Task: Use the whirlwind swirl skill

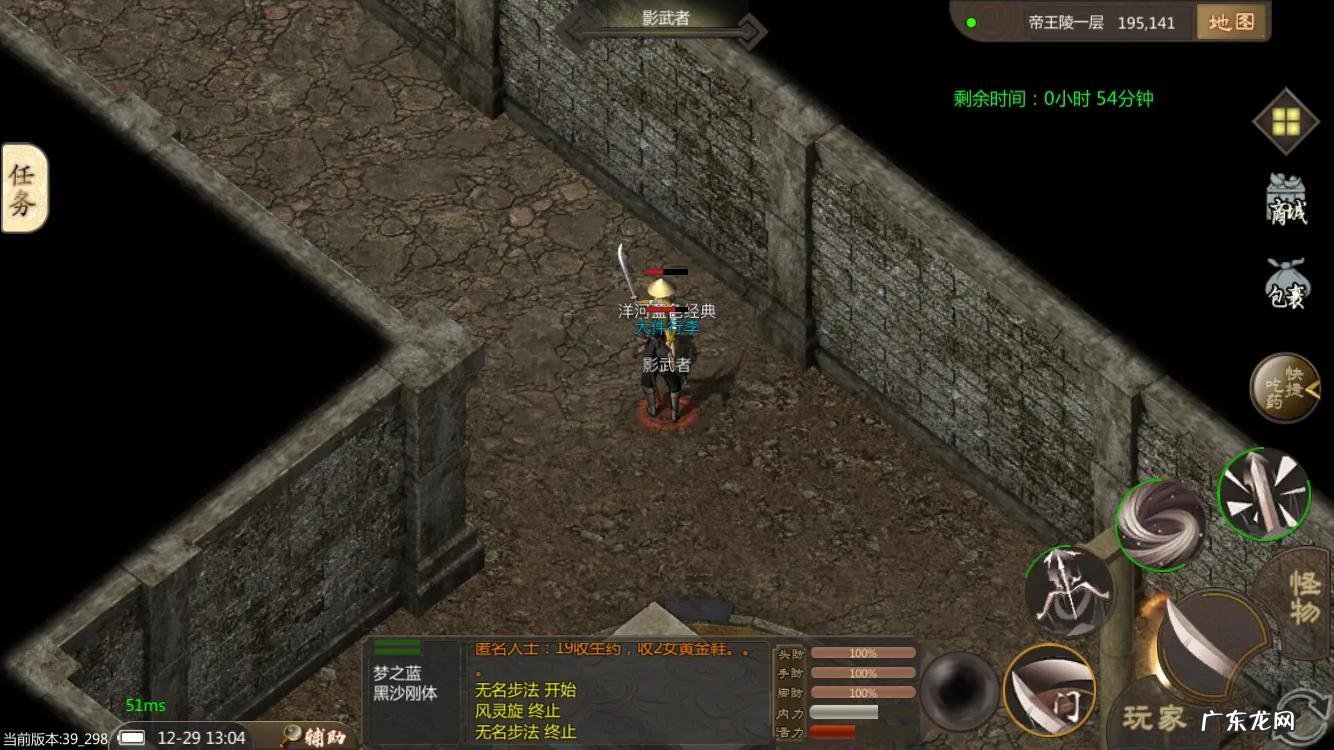Action: coord(1161,525)
